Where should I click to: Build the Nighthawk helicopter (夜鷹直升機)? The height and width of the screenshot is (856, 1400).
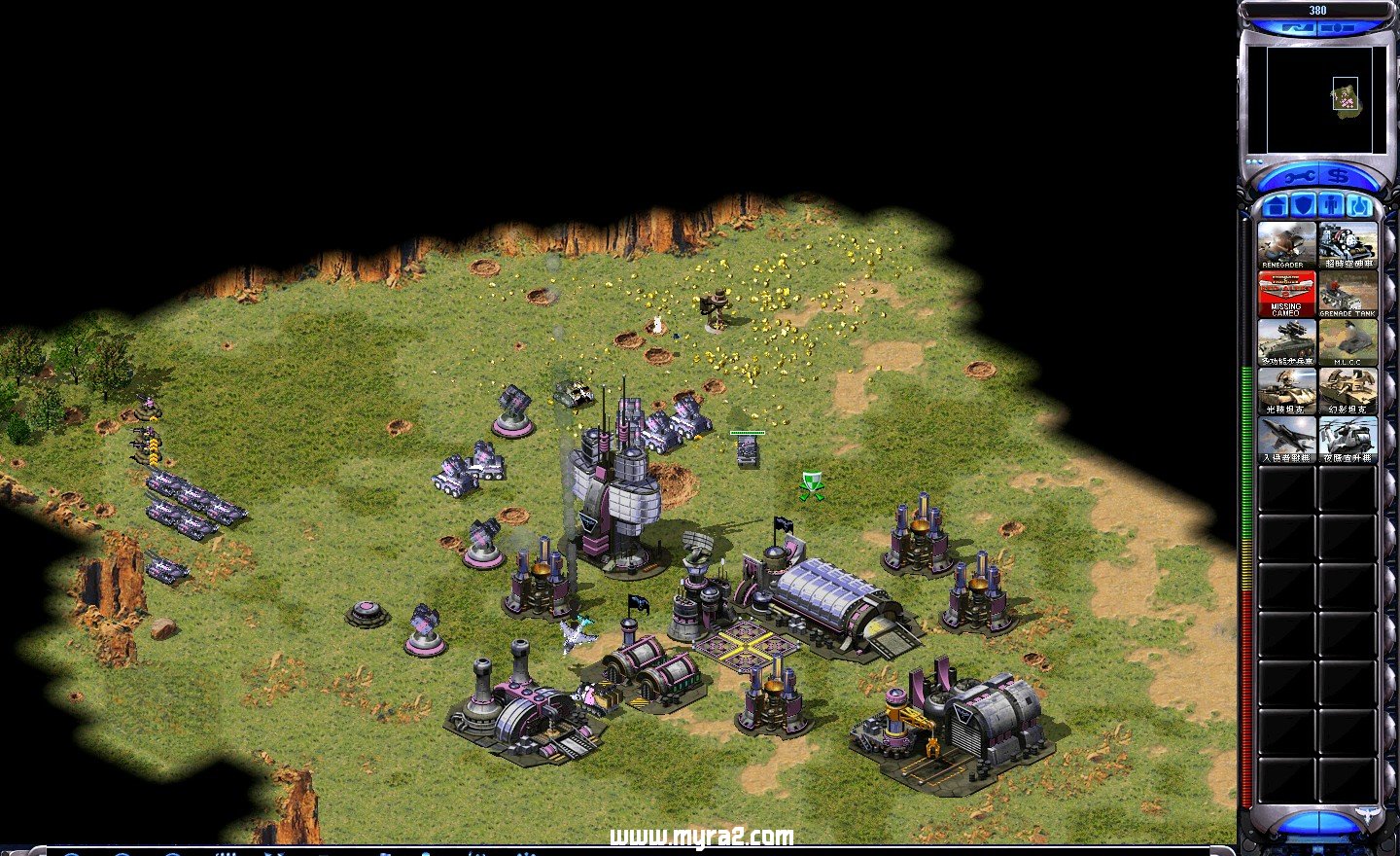pyautogui.click(x=1347, y=438)
